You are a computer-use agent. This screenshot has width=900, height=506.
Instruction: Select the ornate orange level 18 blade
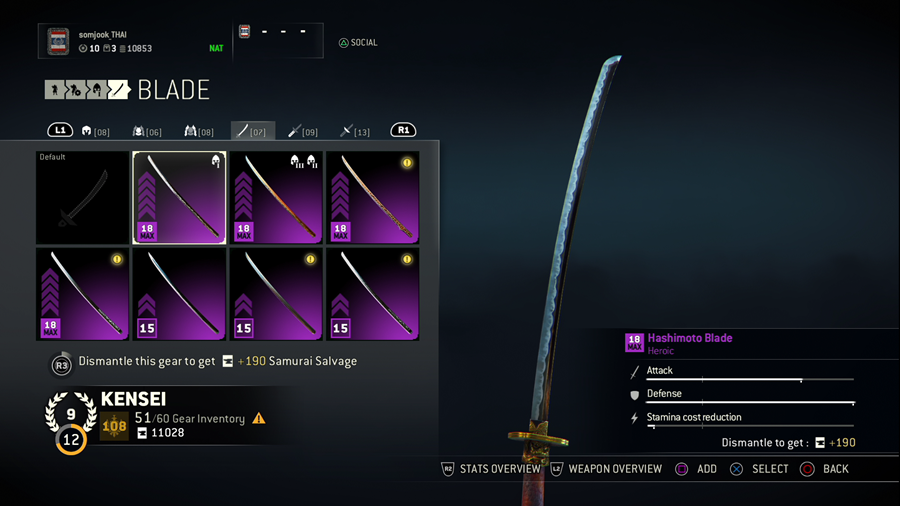373,198
